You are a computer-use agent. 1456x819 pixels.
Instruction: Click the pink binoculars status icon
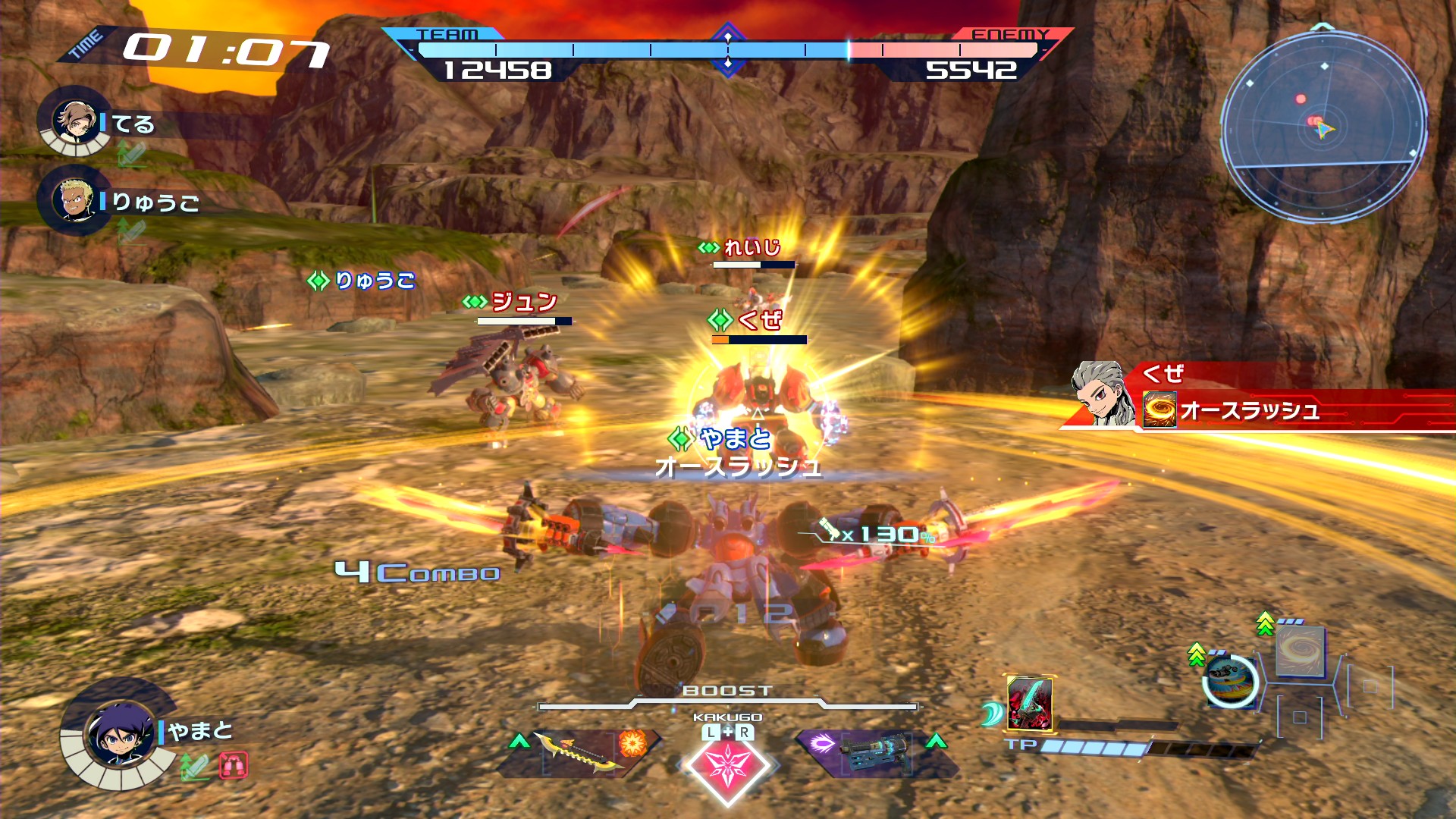pyautogui.click(x=234, y=766)
